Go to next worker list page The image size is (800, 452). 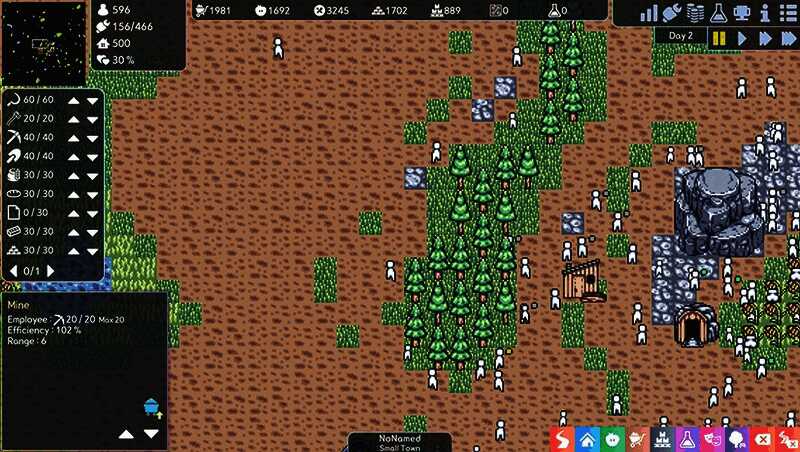(52, 271)
